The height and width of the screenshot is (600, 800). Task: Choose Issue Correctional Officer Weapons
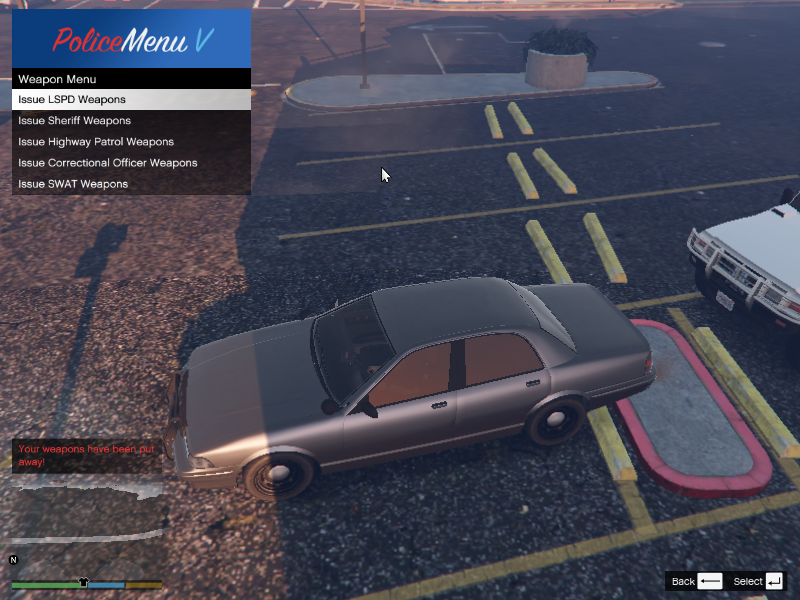point(131,163)
